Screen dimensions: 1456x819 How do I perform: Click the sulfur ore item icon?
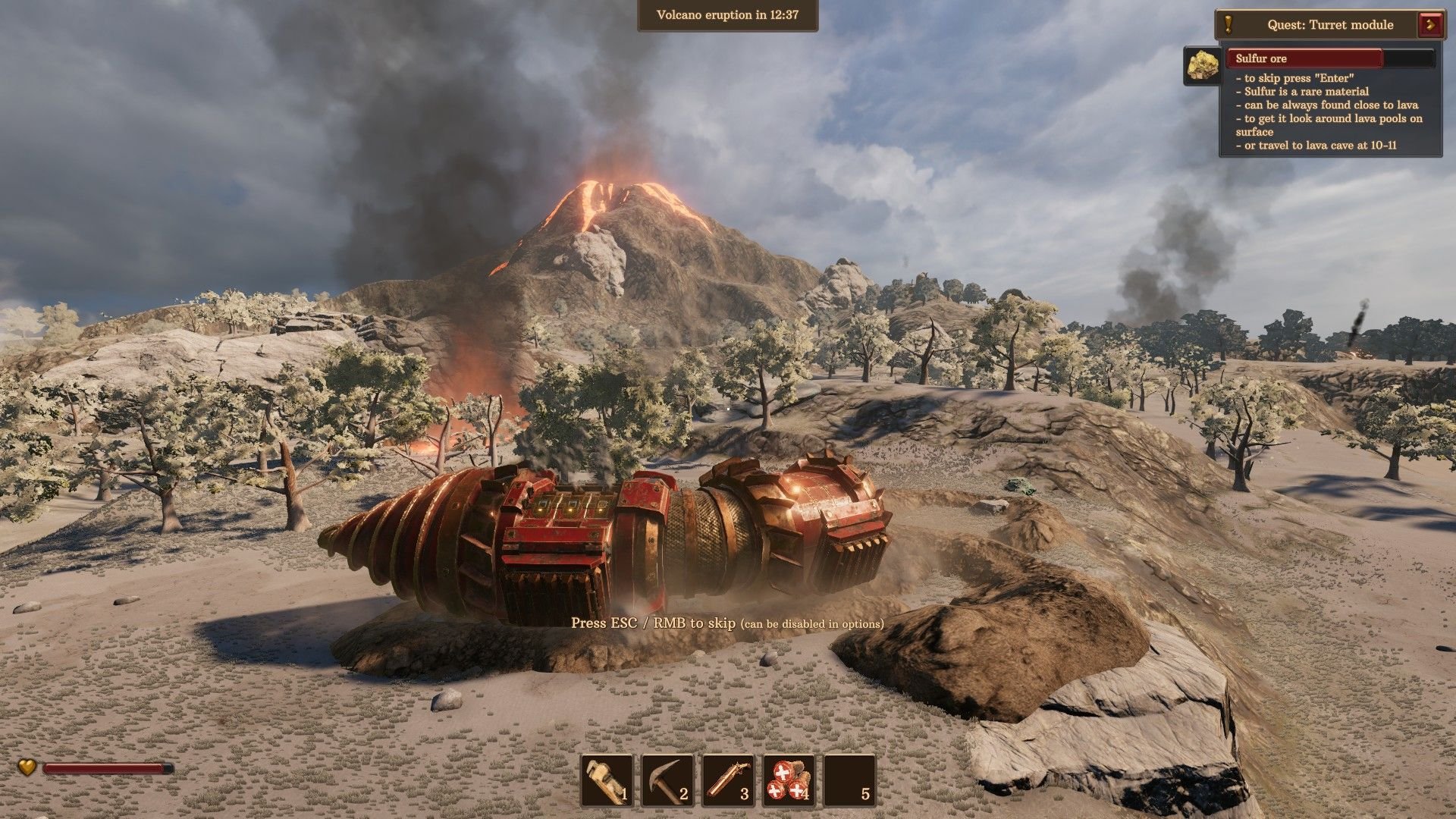pos(1202,65)
